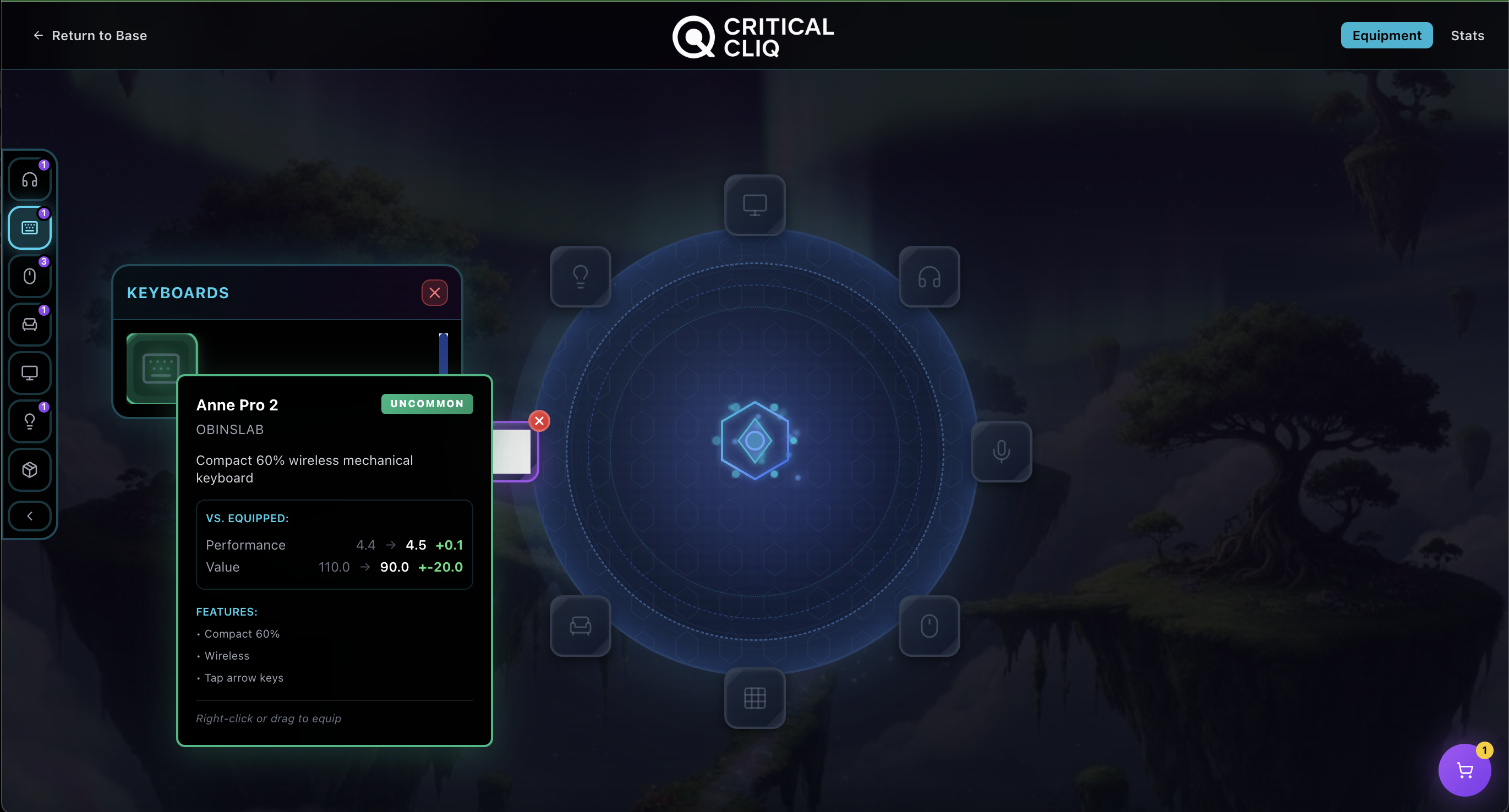Open the mouse category showing 3 items
1509x812 pixels.
coord(29,276)
